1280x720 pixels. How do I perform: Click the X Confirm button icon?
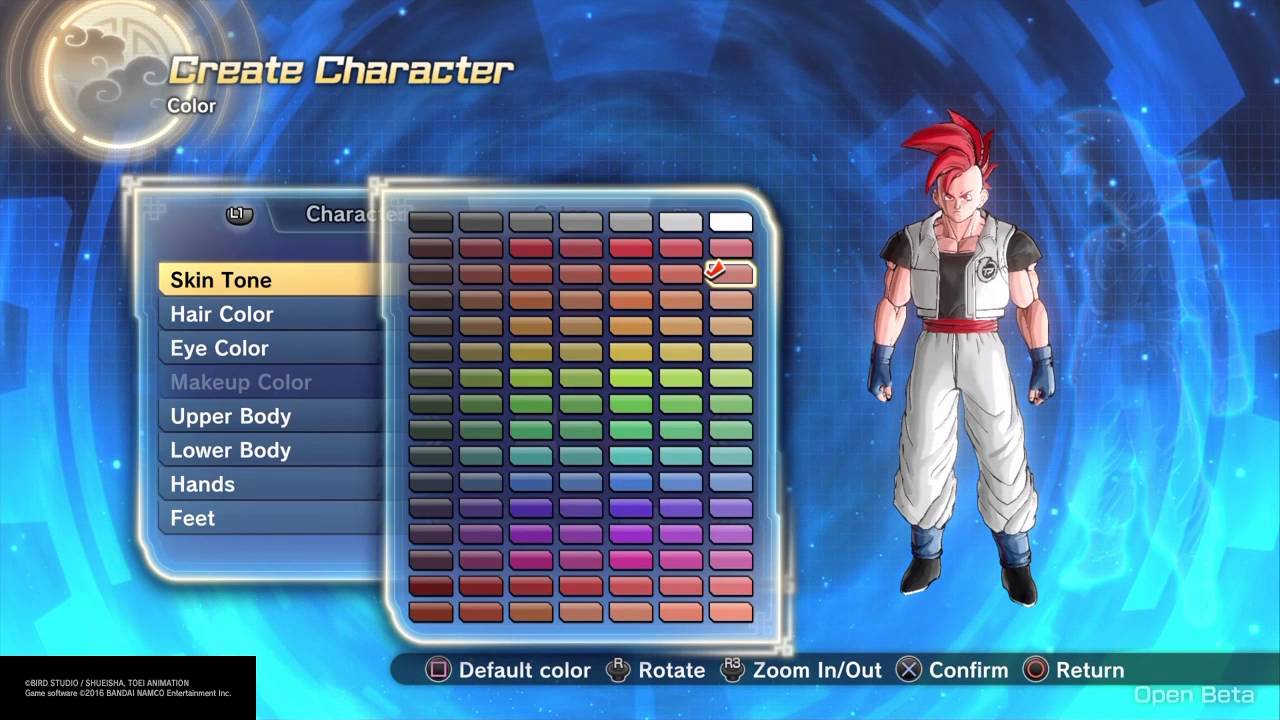click(x=908, y=670)
